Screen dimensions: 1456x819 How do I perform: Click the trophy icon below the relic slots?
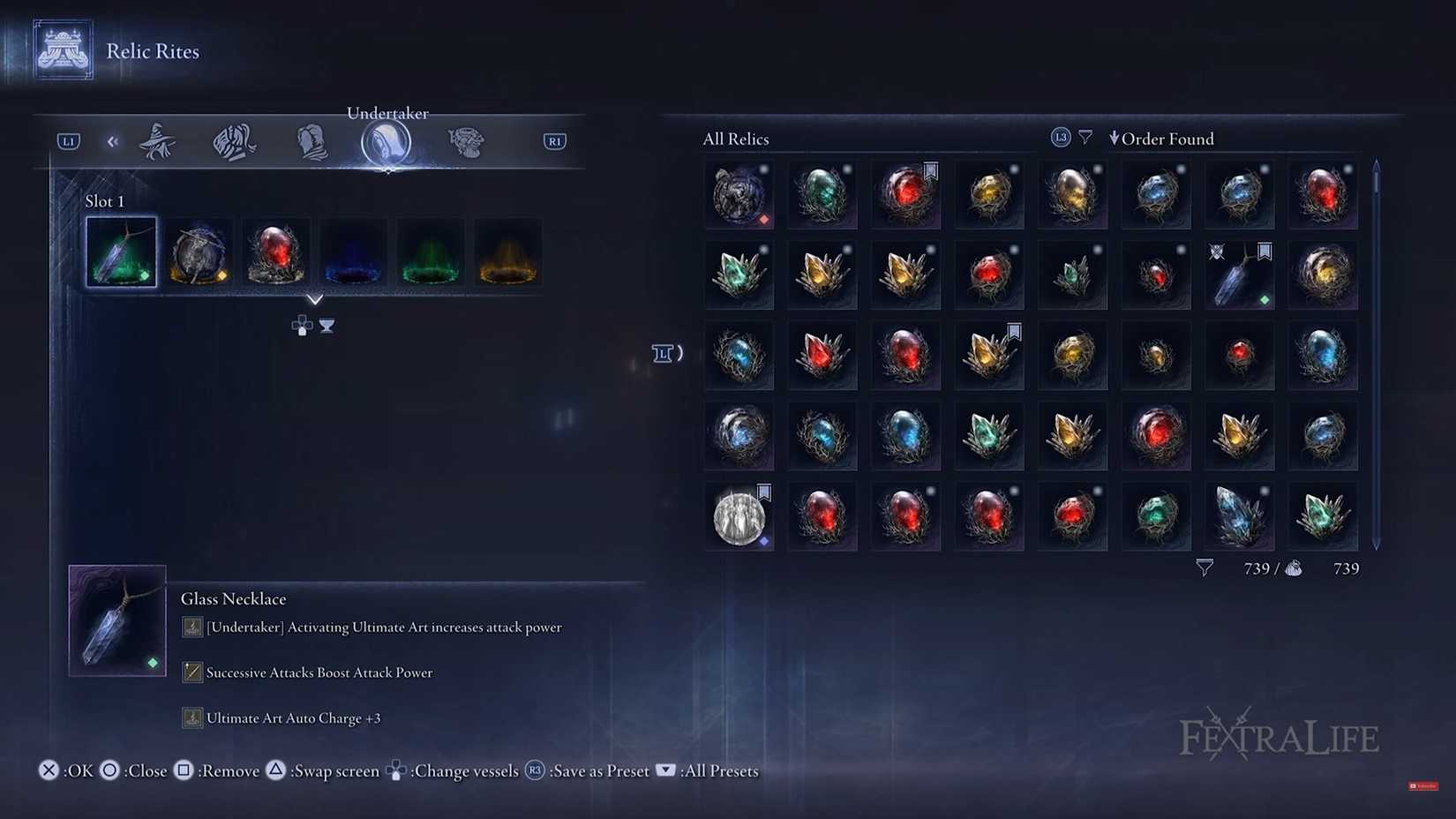pyautogui.click(x=327, y=325)
